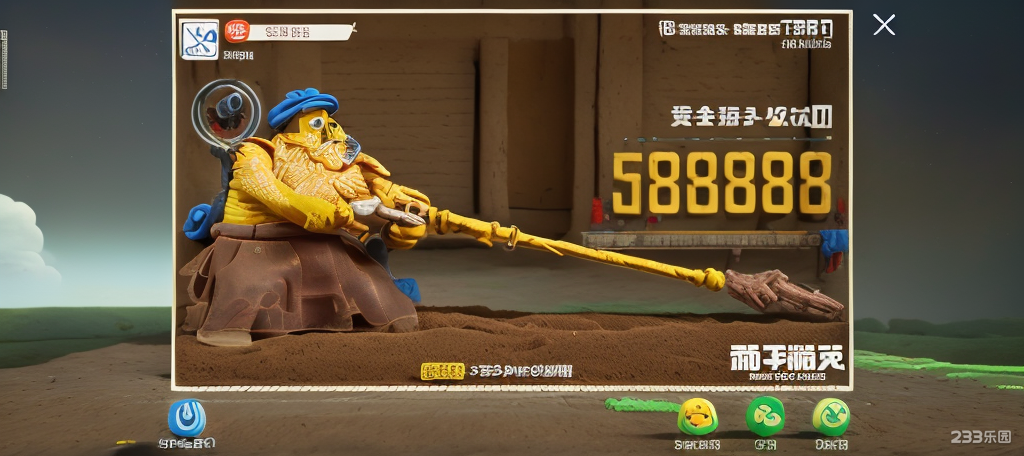Select the yellow chick face icon
The image size is (1024, 456).
(x=697, y=416)
